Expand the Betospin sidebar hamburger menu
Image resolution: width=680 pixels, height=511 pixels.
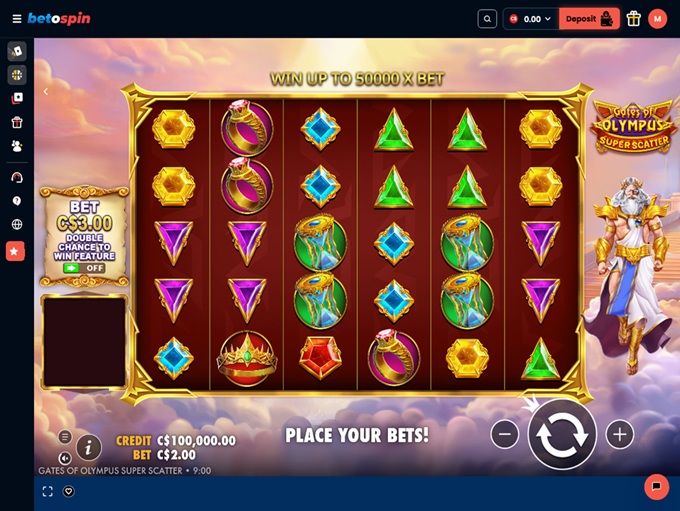click(x=16, y=18)
